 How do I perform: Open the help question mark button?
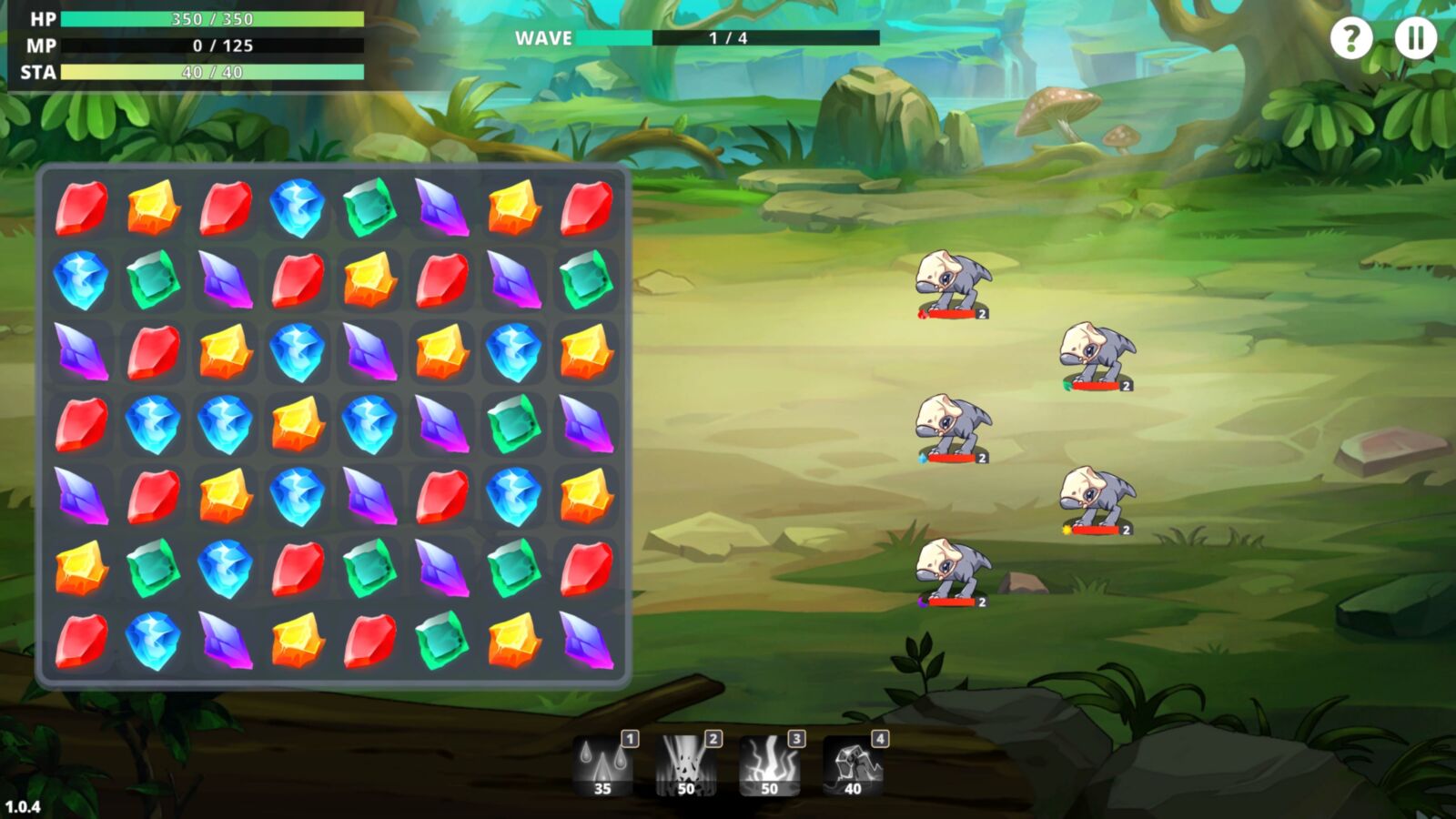1351,38
